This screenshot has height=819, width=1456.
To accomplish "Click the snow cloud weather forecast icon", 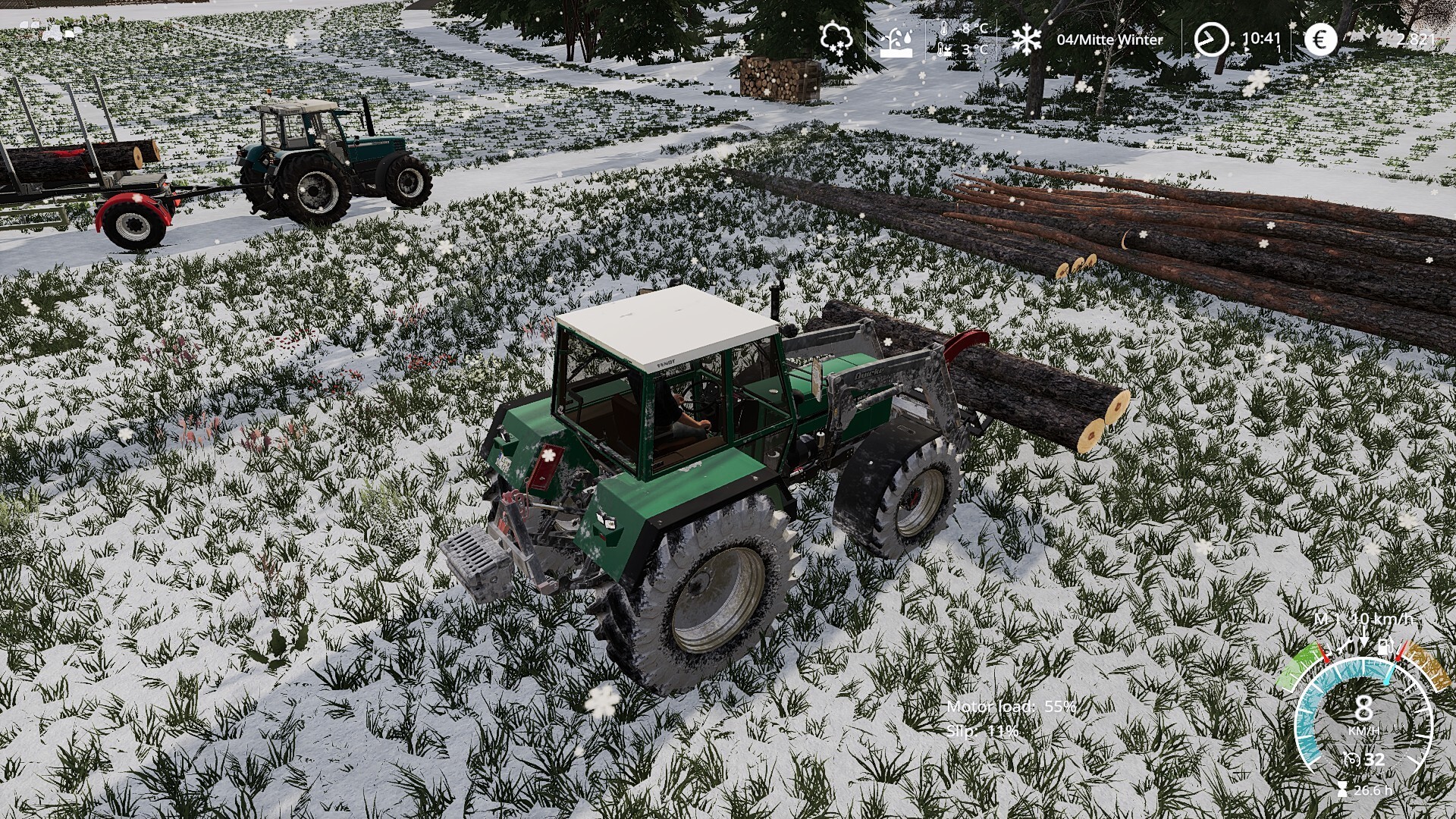I will (836, 38).
